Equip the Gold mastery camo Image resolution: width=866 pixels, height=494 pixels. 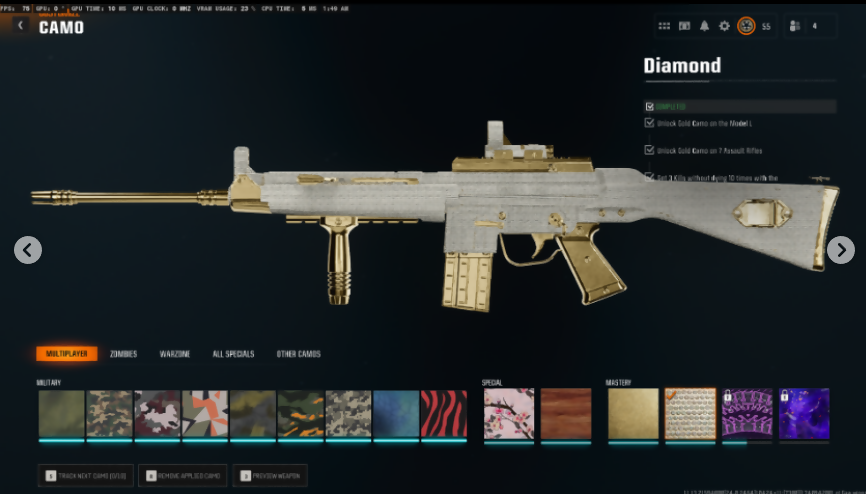click(632, 414)
